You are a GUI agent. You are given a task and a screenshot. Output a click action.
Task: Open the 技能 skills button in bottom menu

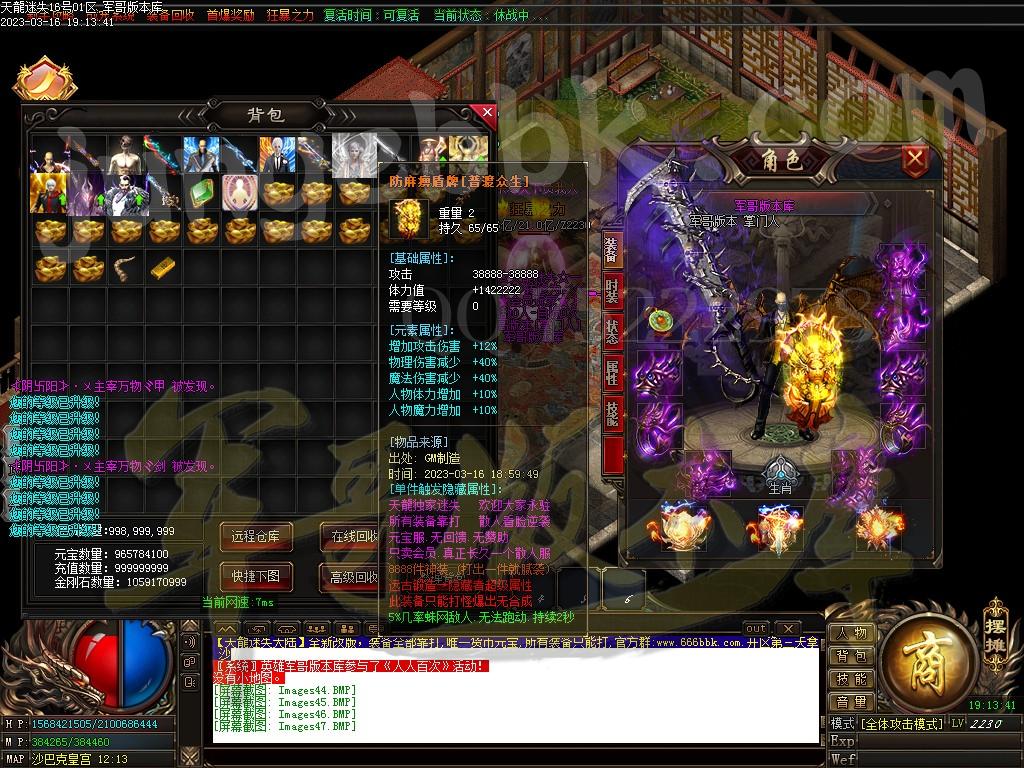pyautogui.click(x=852, y=680)
